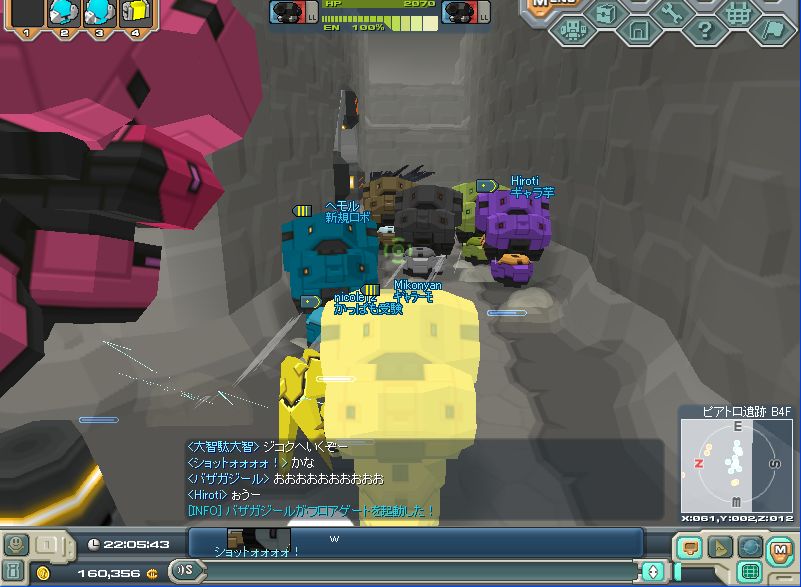Click the cube box hexagon icon
The image size is (801, 587).
click(605, 13)
